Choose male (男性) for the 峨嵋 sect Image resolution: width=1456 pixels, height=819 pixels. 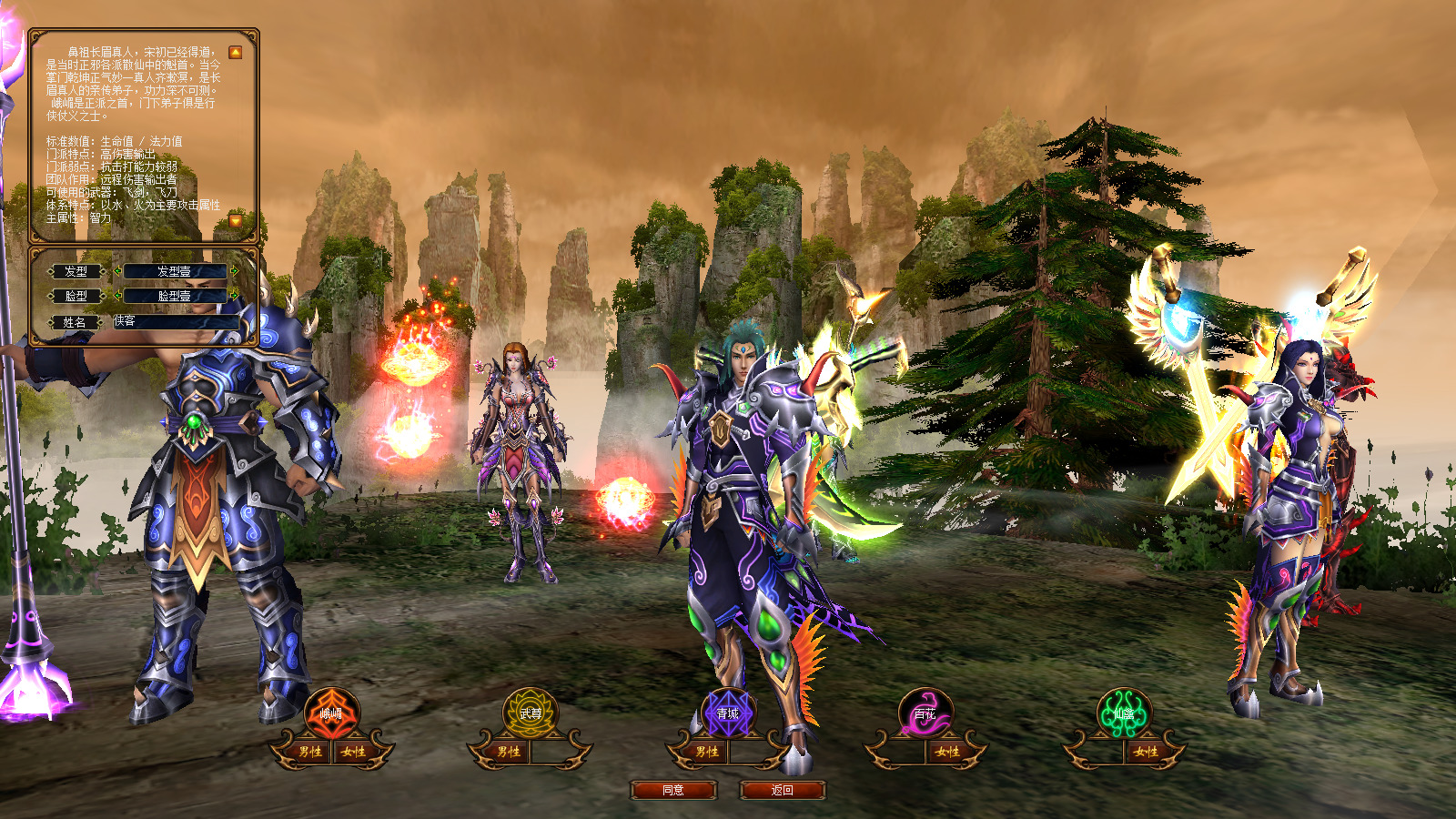pos(309,752)
